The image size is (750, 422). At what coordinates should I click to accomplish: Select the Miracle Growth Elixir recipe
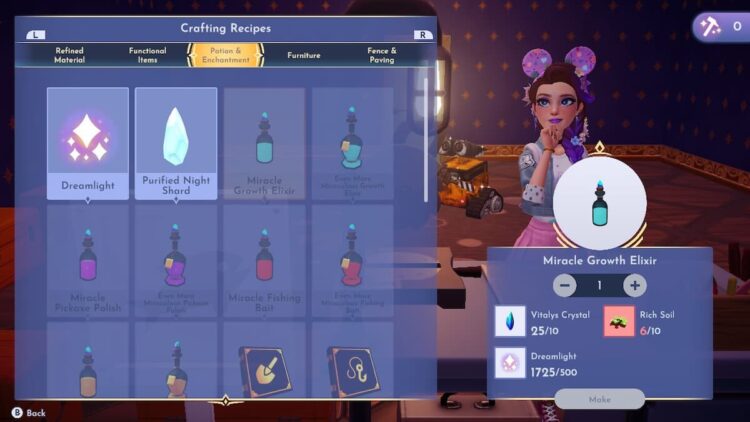(x=264, y=143)
